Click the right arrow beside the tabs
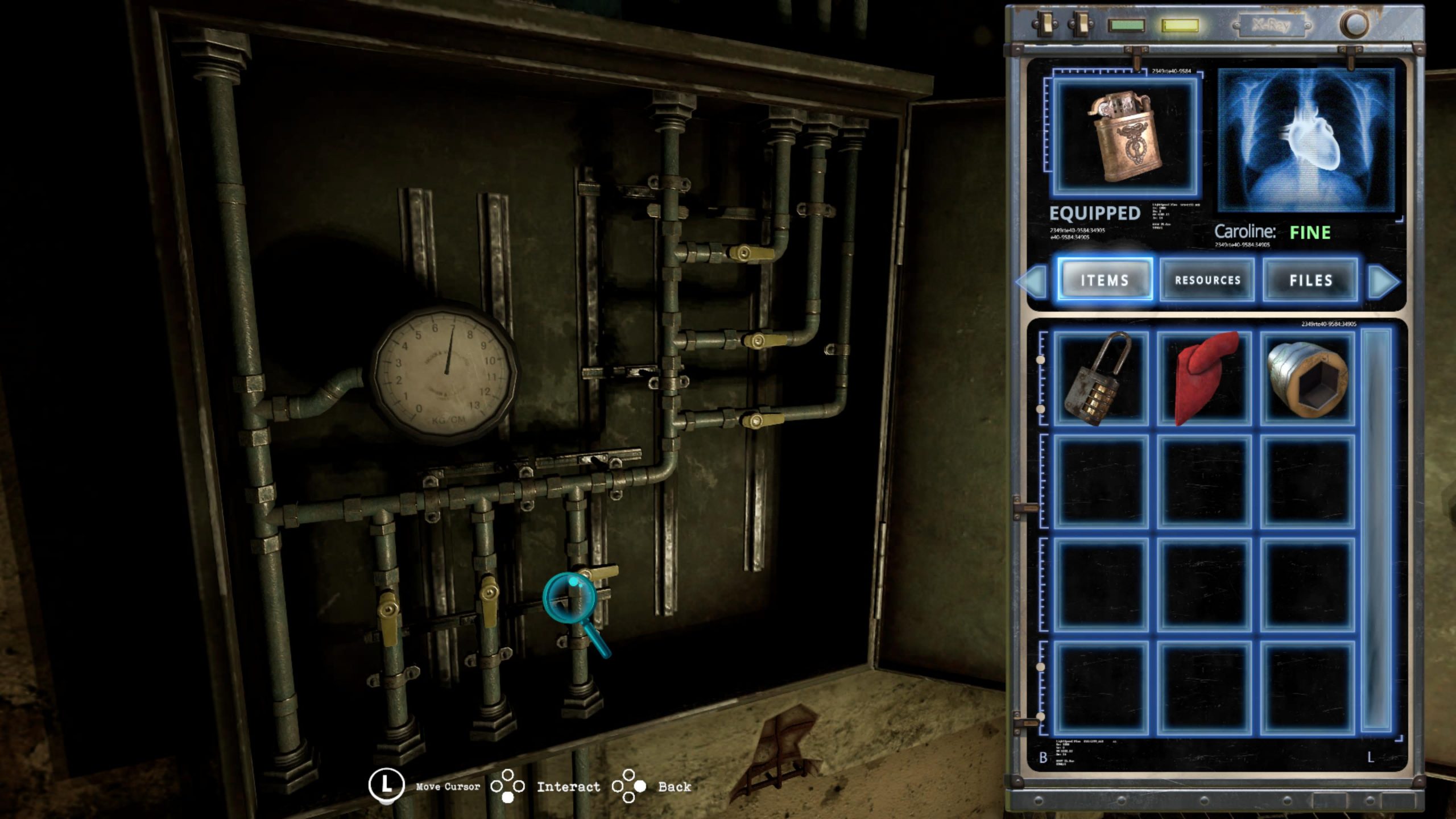1456x819 pixels. tap(1383, 281)
